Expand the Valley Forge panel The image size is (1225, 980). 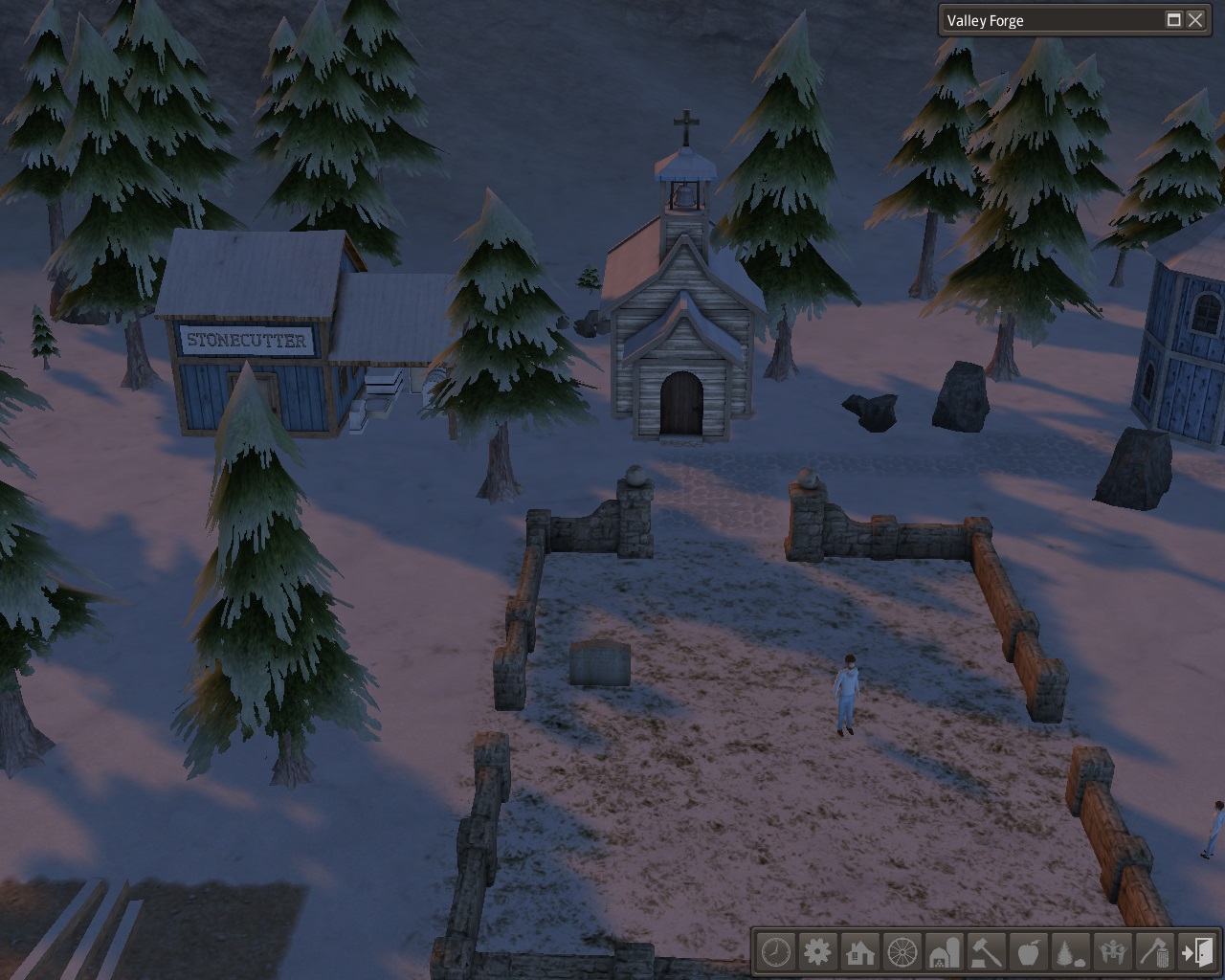point(1173,20)
